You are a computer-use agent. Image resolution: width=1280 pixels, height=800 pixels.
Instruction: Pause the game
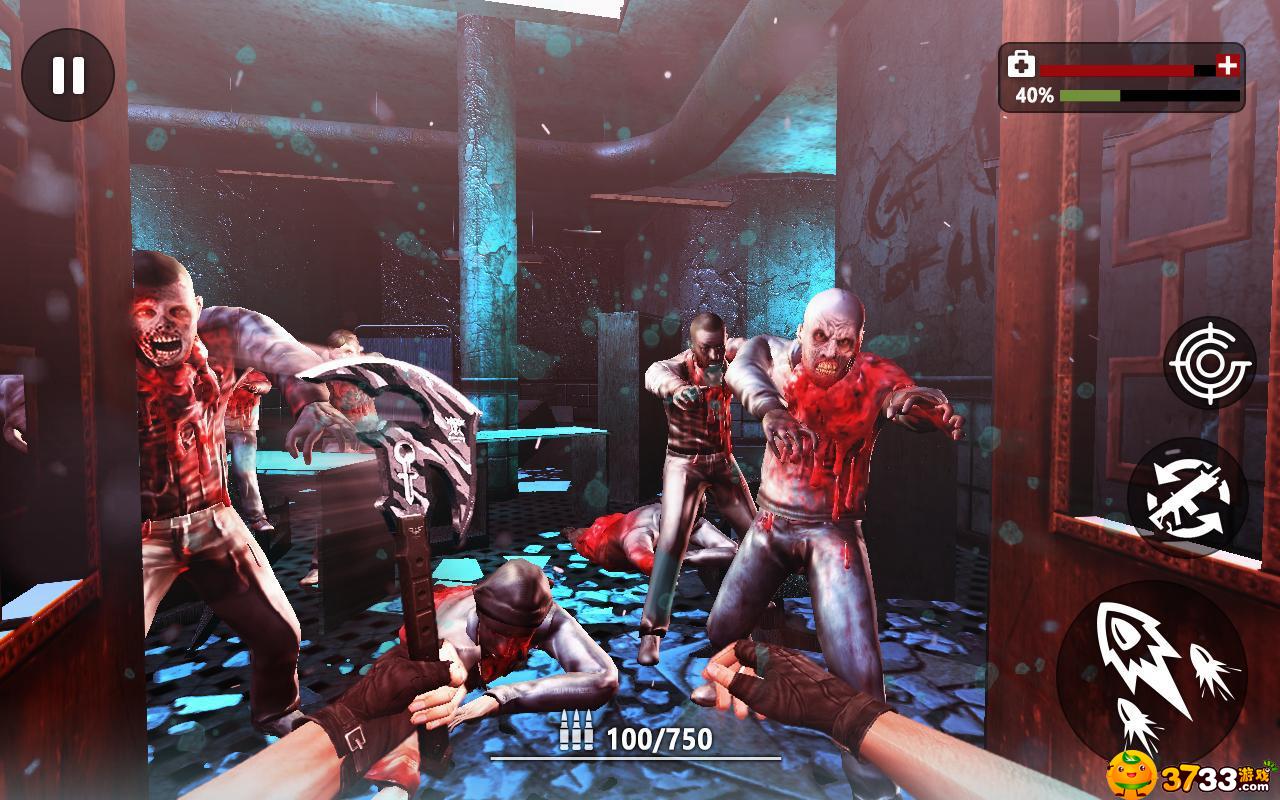(68, 75)
